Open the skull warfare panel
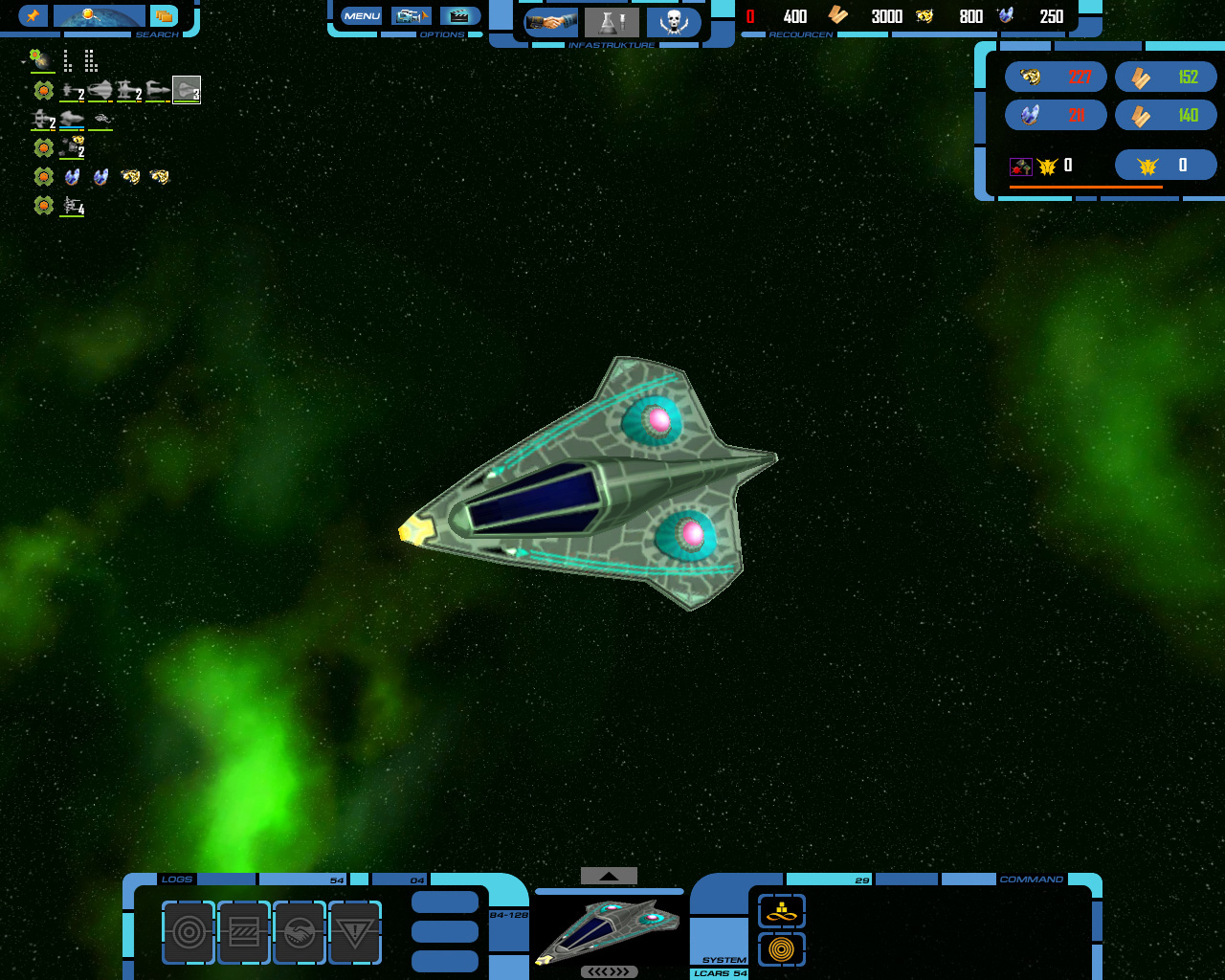Viewport: 1225px width, 980px height. click(674, 22)
